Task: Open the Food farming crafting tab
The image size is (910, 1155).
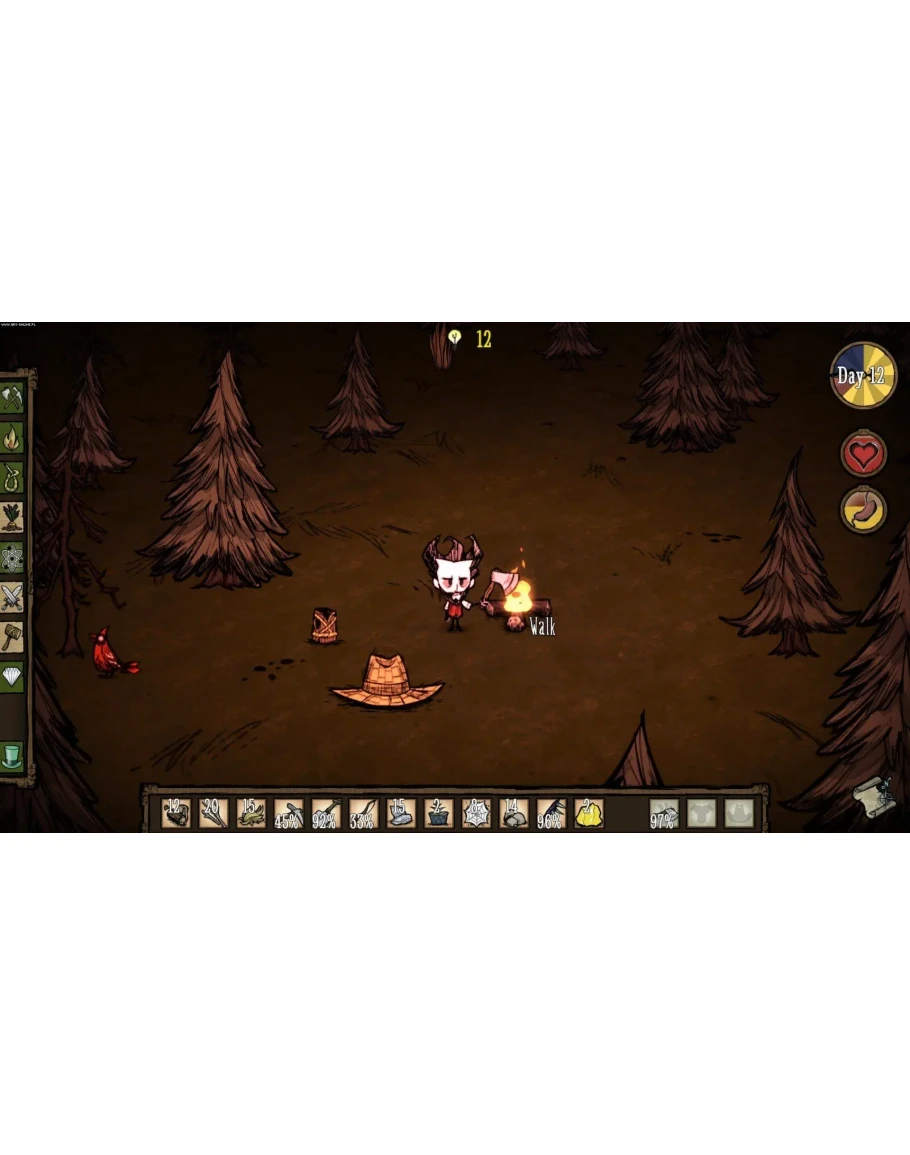Action: [x=12, y=517]
